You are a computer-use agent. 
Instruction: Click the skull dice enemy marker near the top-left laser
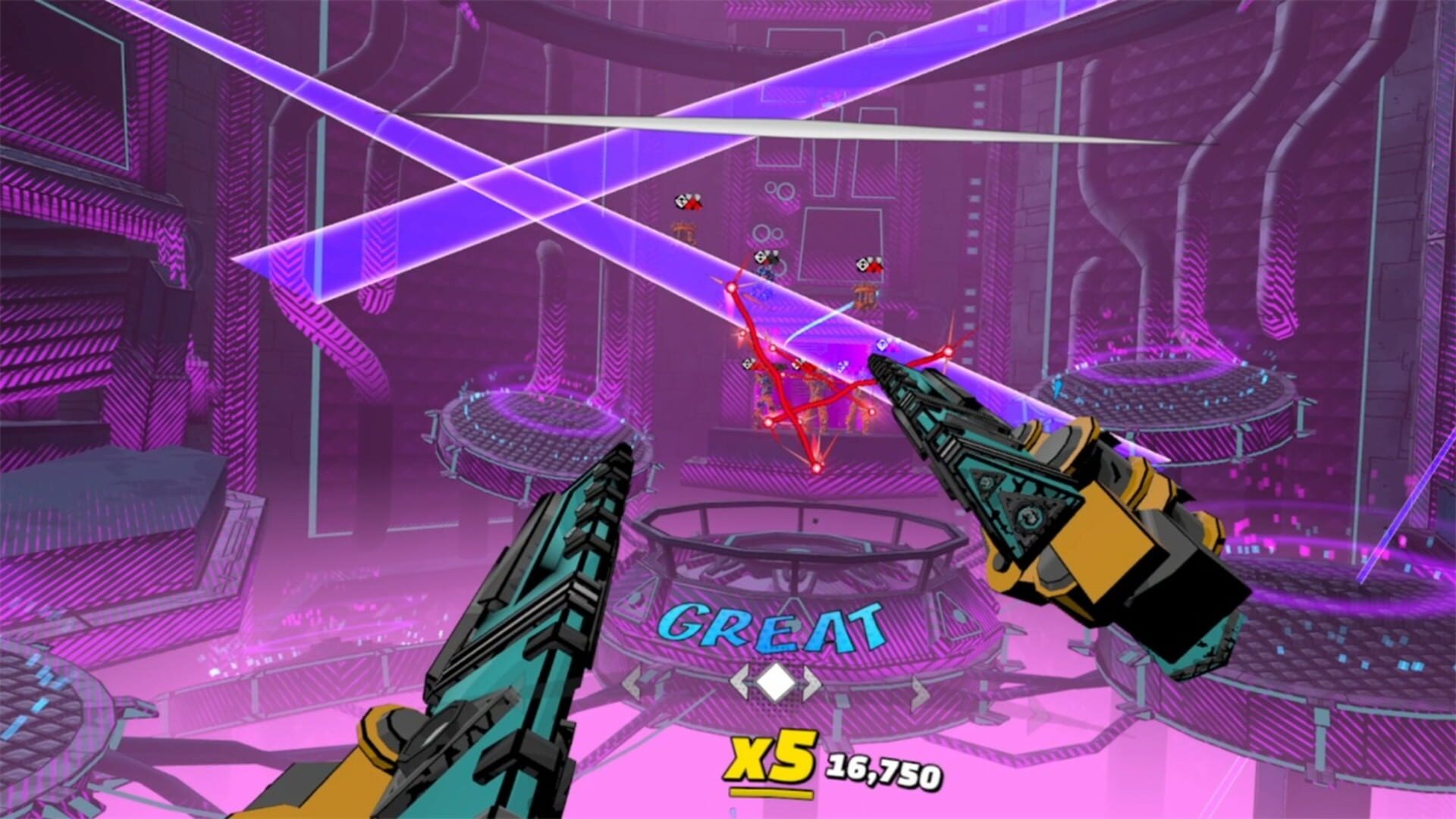682,202
